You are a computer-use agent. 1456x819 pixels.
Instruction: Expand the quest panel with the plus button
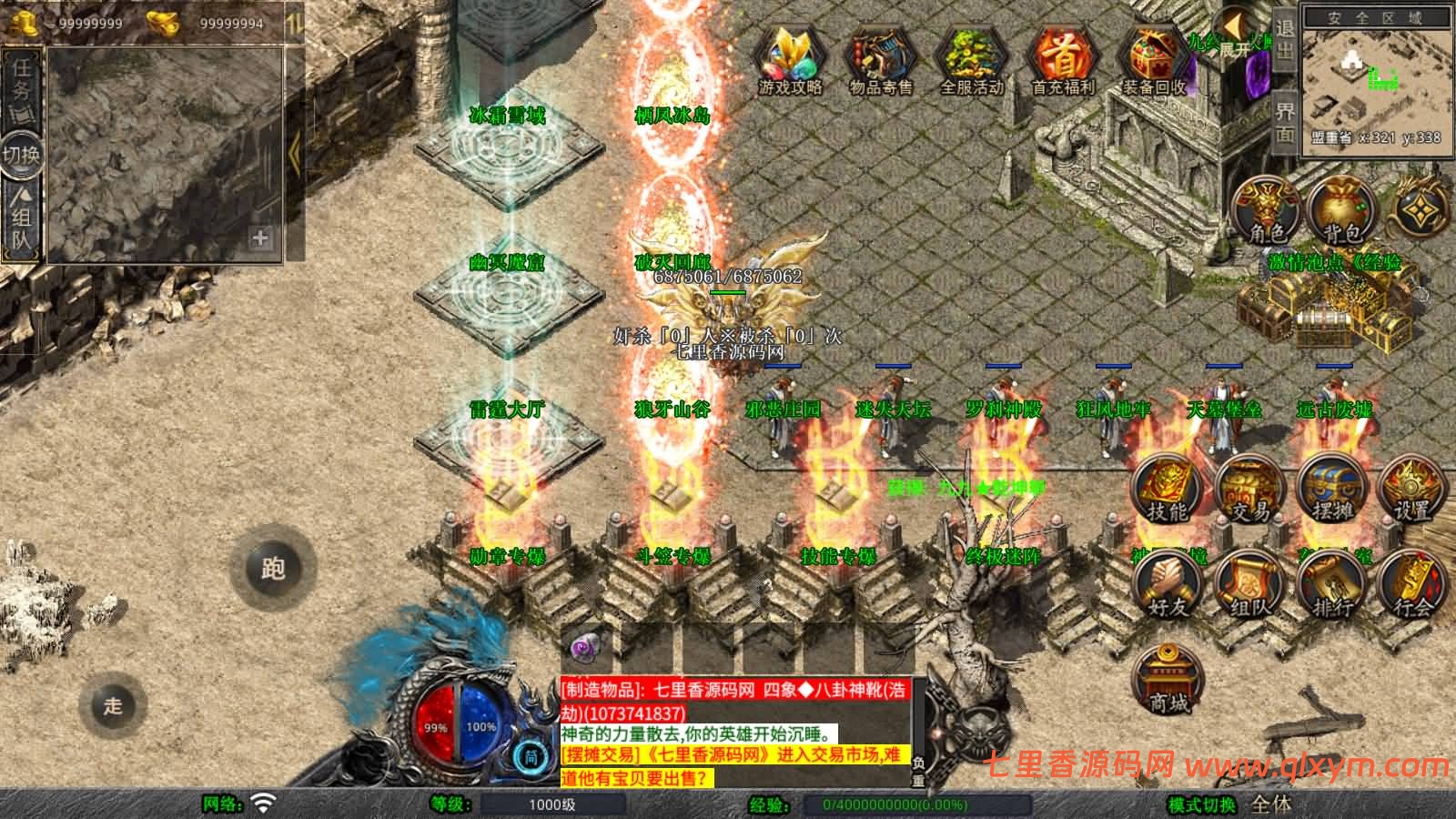tap(262, 239)
